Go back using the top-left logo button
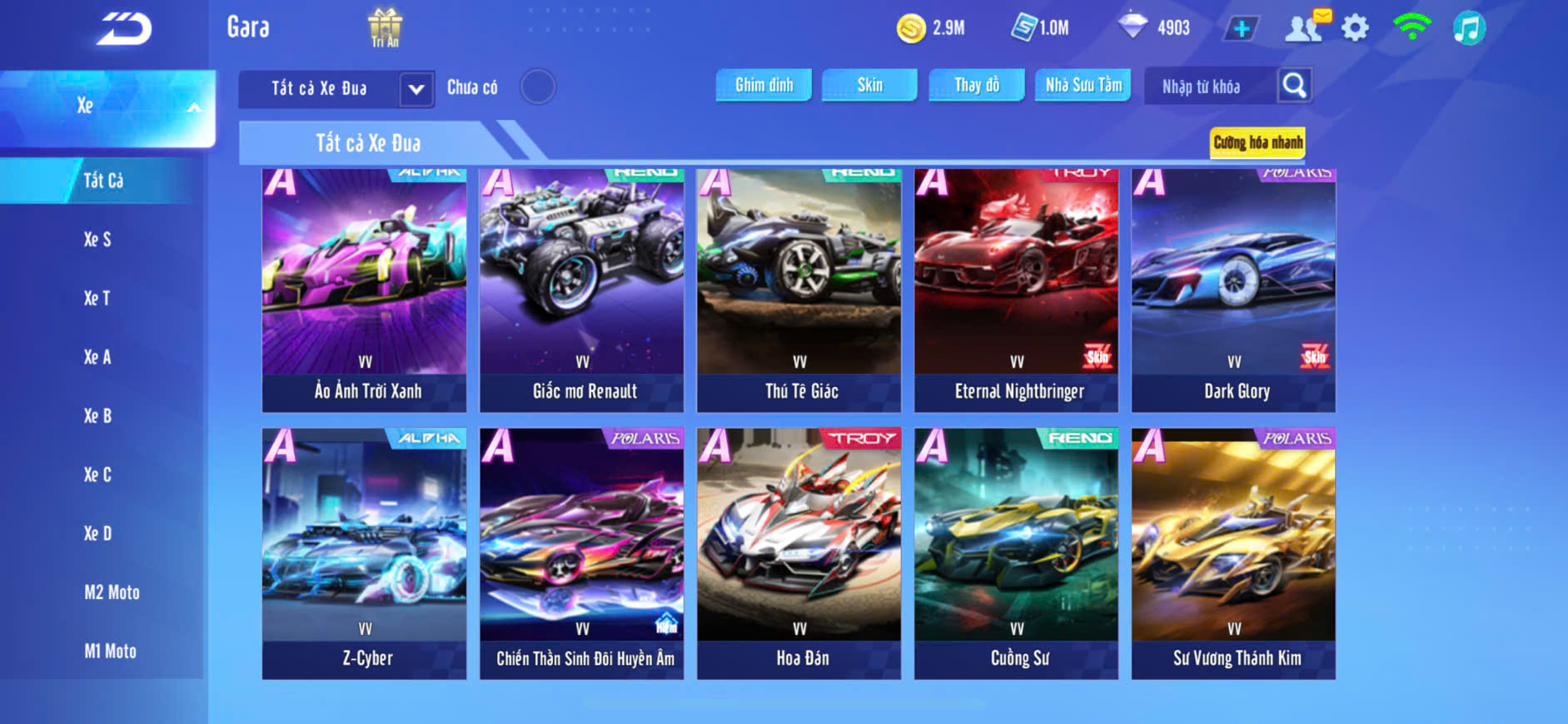This screenshot has width=1568, height=724. (125, 29)
